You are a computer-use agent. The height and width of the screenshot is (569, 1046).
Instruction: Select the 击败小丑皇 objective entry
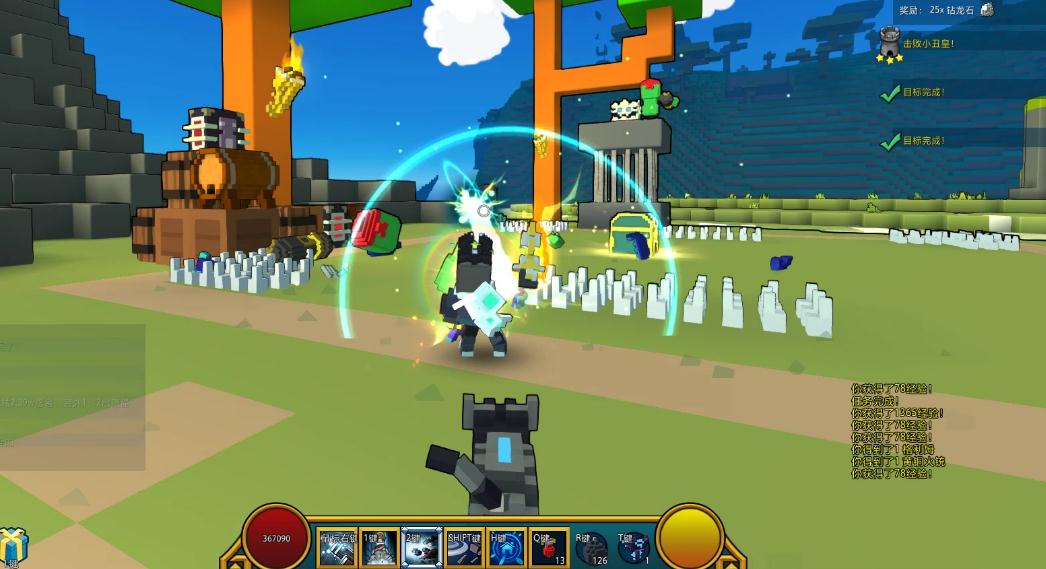pyautogui.click(x=929, y=44)
